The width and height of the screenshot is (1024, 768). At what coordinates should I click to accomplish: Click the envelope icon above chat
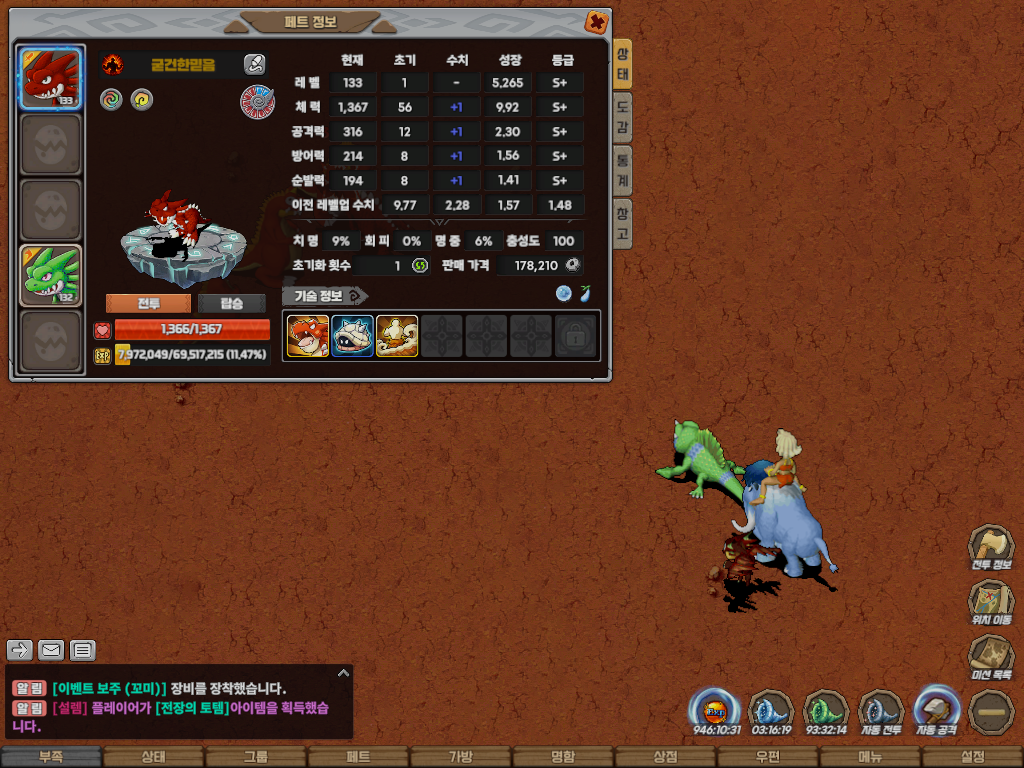pos(52,651)
